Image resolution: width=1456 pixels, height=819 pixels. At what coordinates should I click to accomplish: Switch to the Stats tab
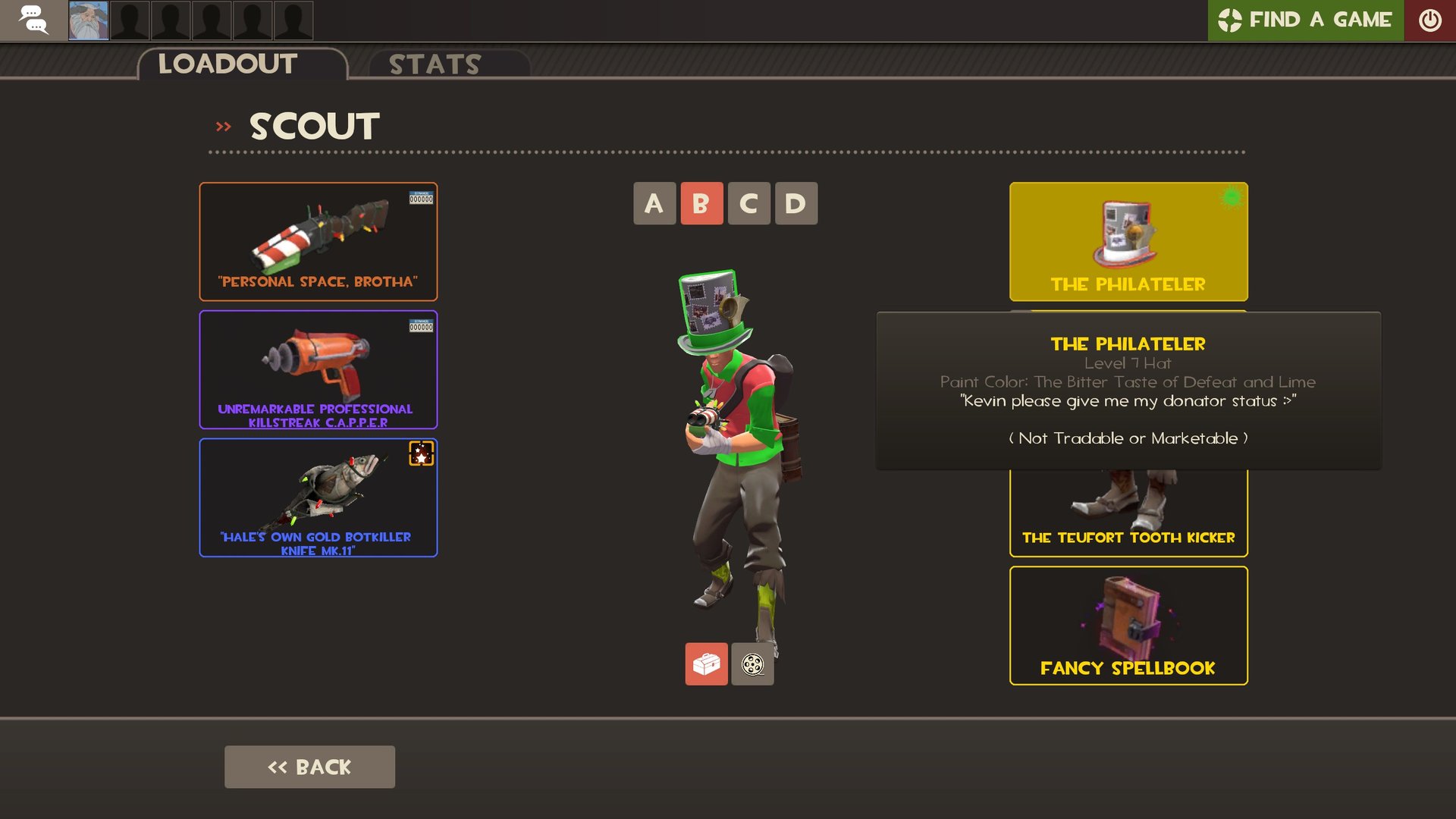tap(435, 64)
